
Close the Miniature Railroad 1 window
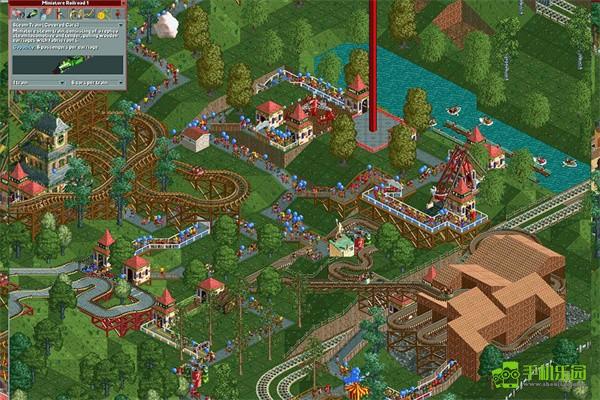123,3
